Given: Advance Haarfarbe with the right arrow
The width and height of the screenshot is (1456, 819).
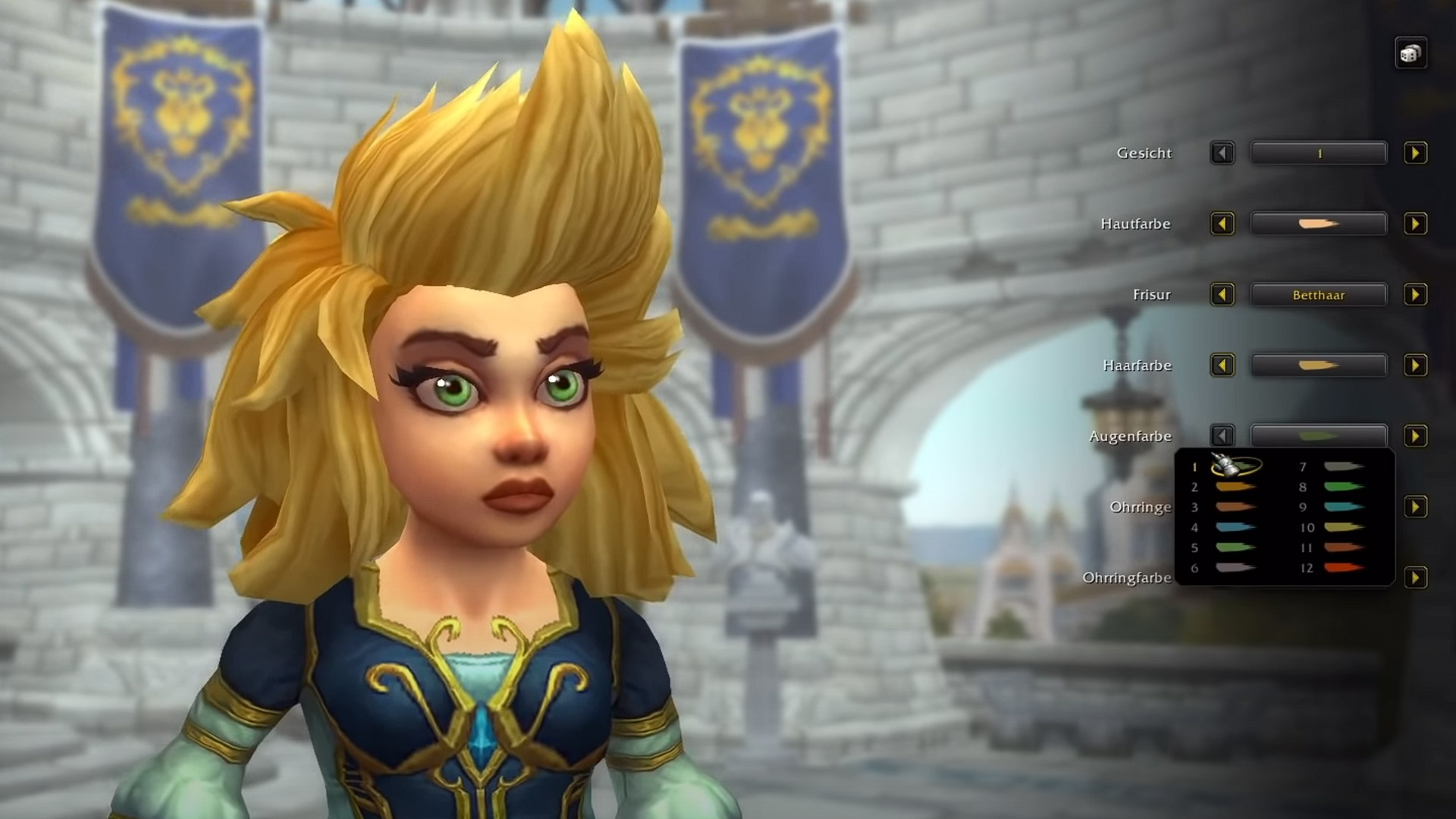Looking at the screenshot, I should 1414,365.
